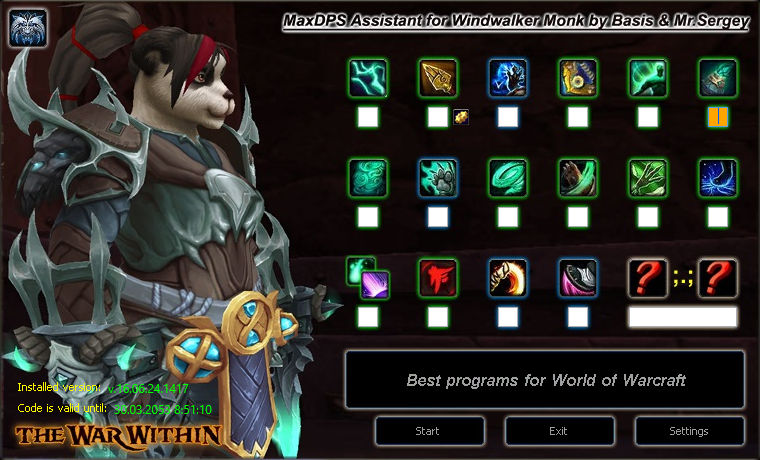Screen dimensions: 760x460
Task: Click the green paw print ability icon
Action: (437, 178)
